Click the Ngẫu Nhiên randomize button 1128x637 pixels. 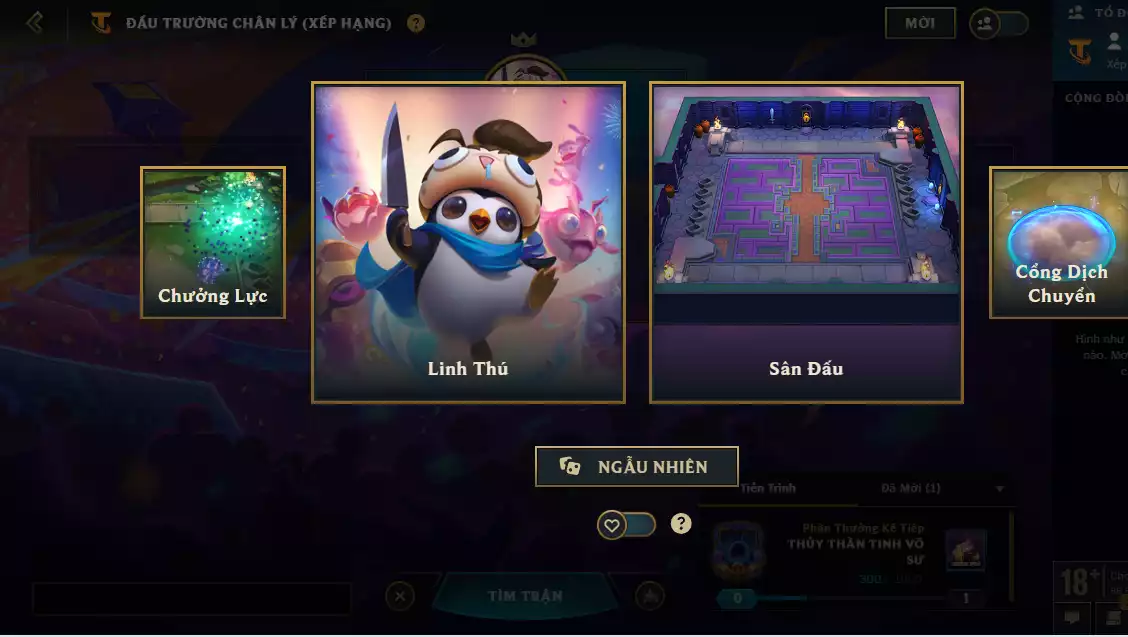[637, 467]
